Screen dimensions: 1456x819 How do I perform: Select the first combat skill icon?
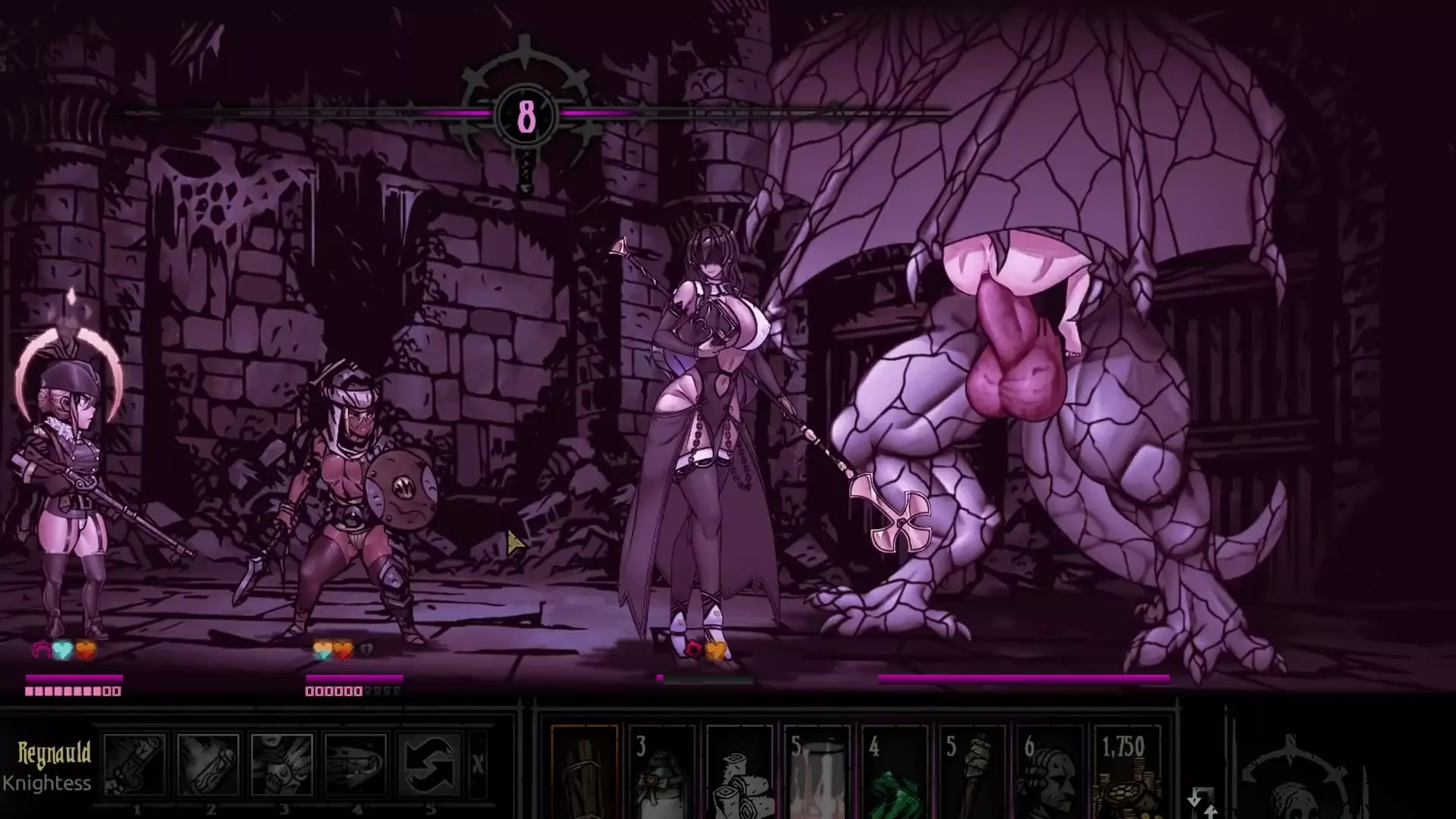(x=134, y=763)
